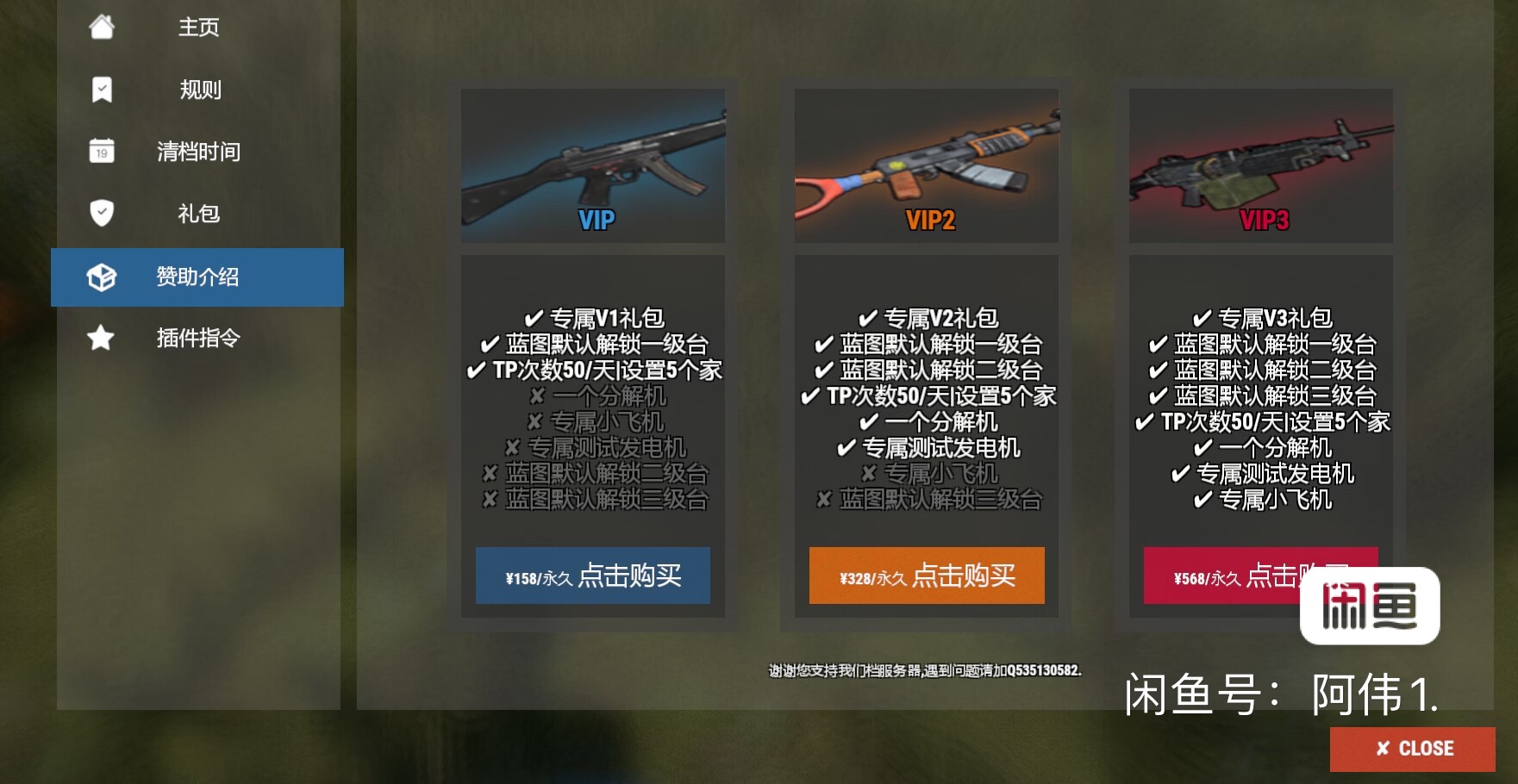Click the bookmark icon next to 规则
The height and width of the screenshot is (784, 1518).
(102, 89)
